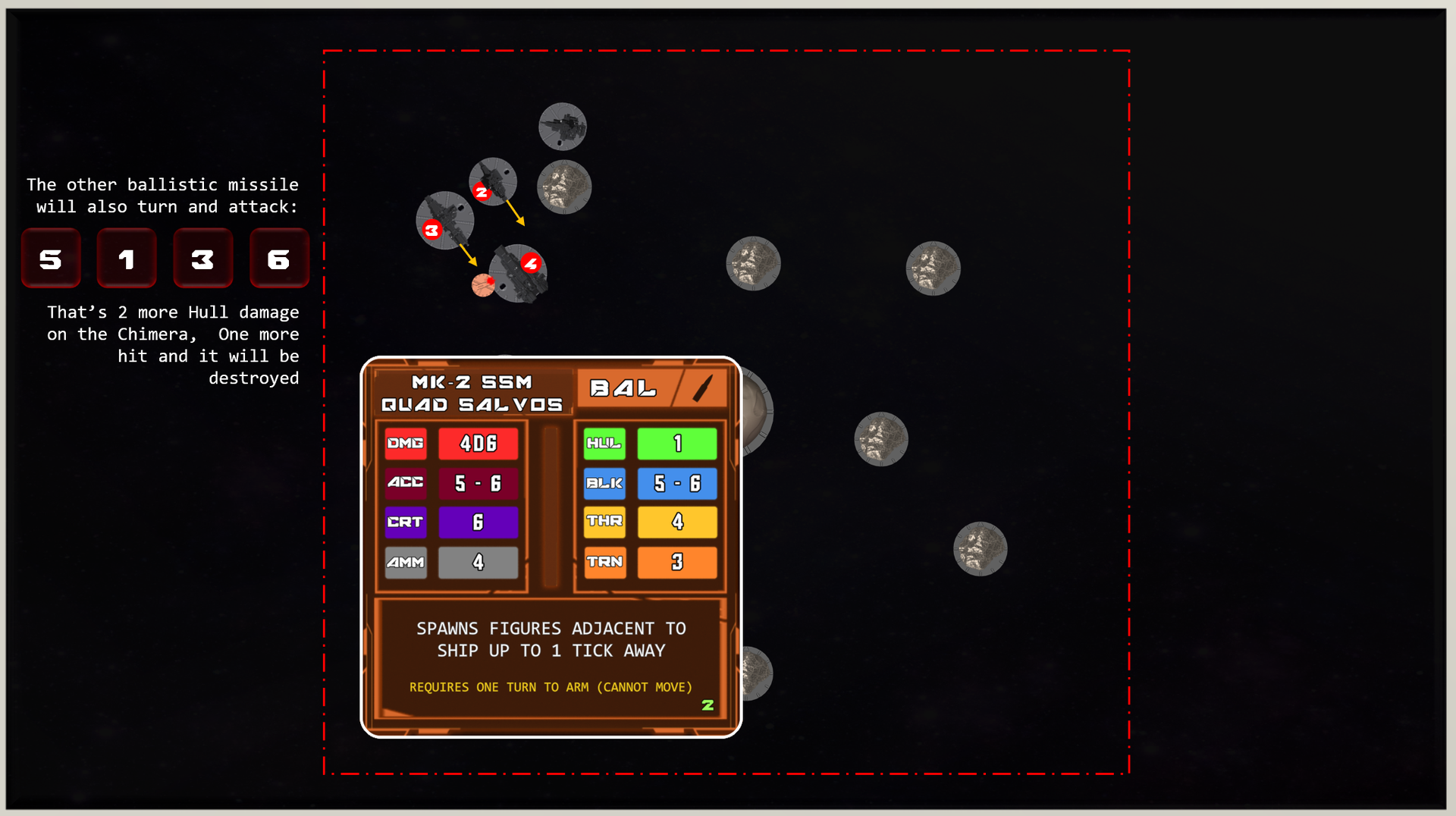
Task: Select the ship token marked 2
Action: [x=493, y=182]
